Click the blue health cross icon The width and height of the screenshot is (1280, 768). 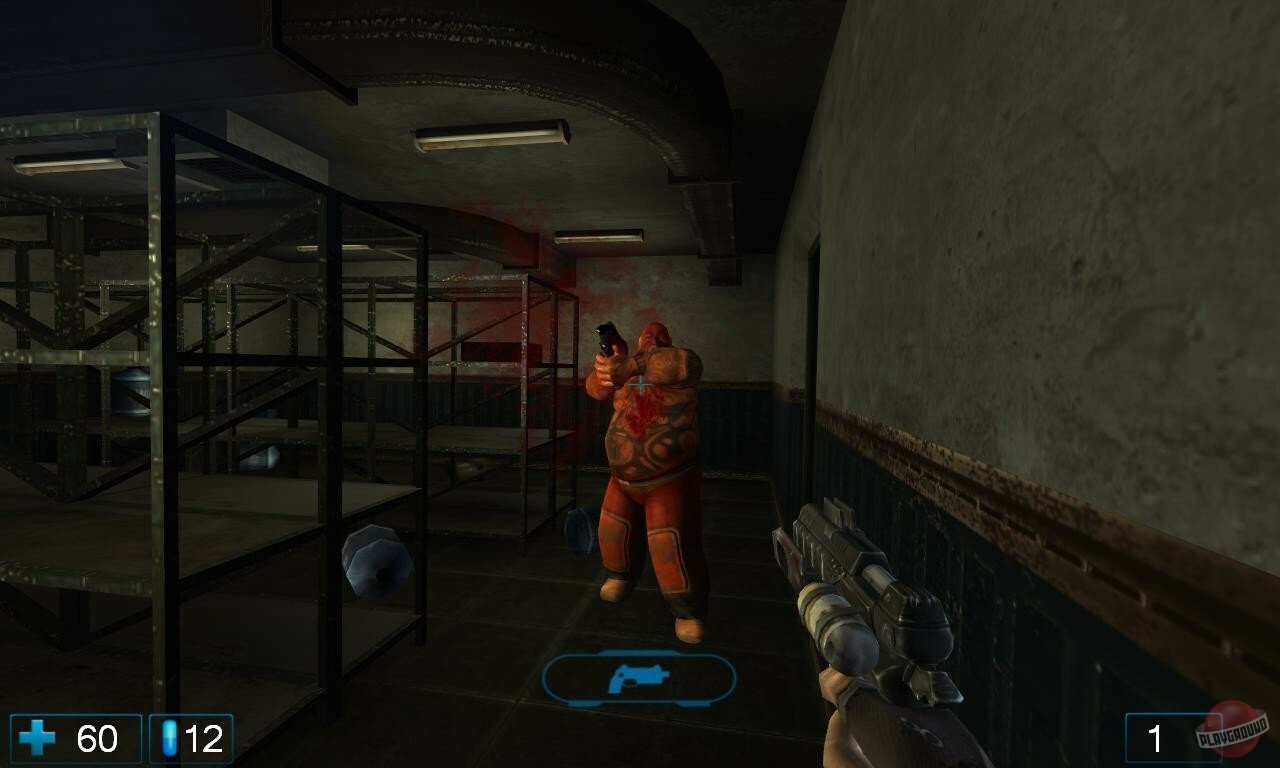[37, 740]
